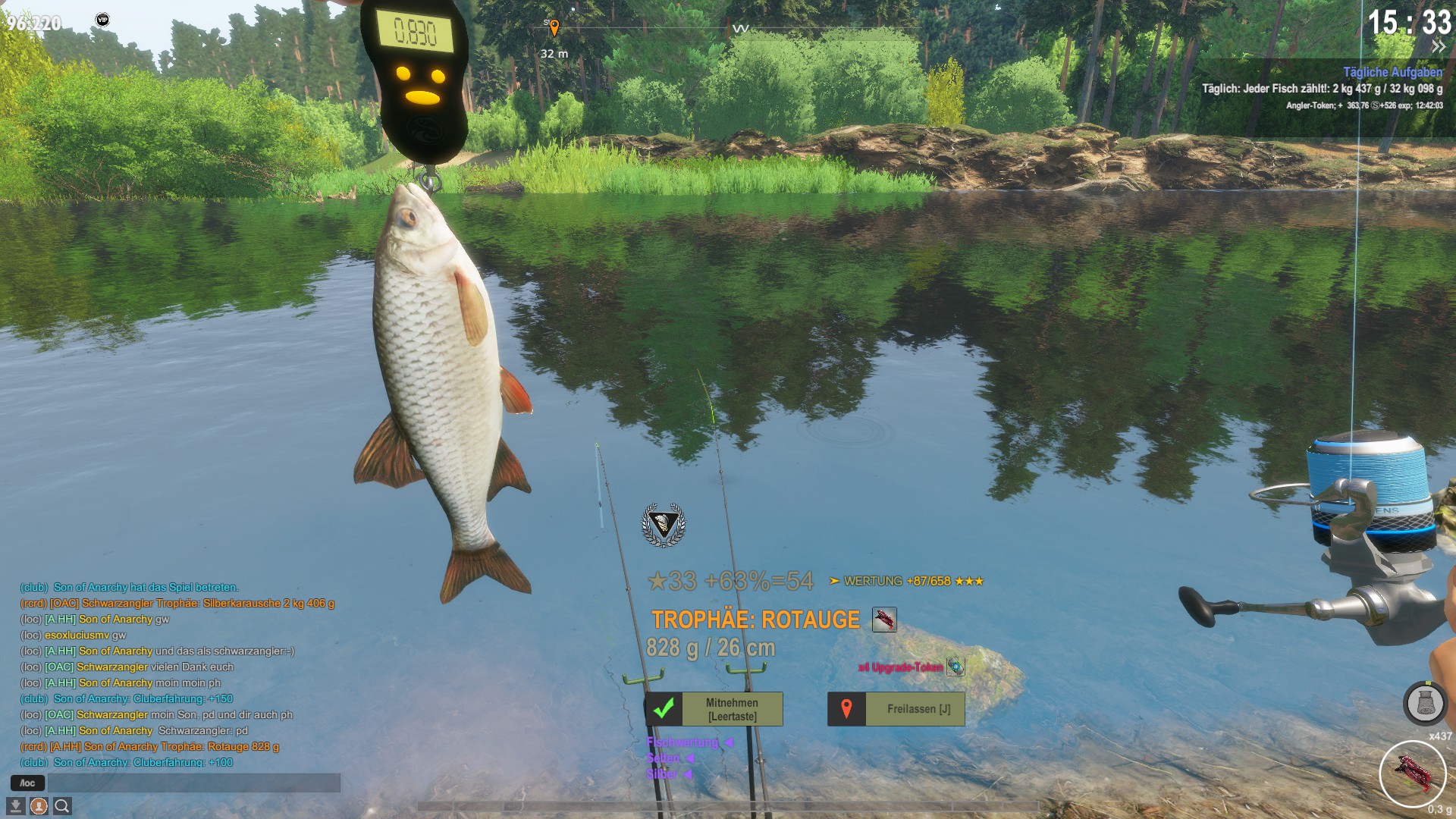Switch the chat channel using the /loc tag
Screen dimensions: 1456x819
tap(27, 783)
